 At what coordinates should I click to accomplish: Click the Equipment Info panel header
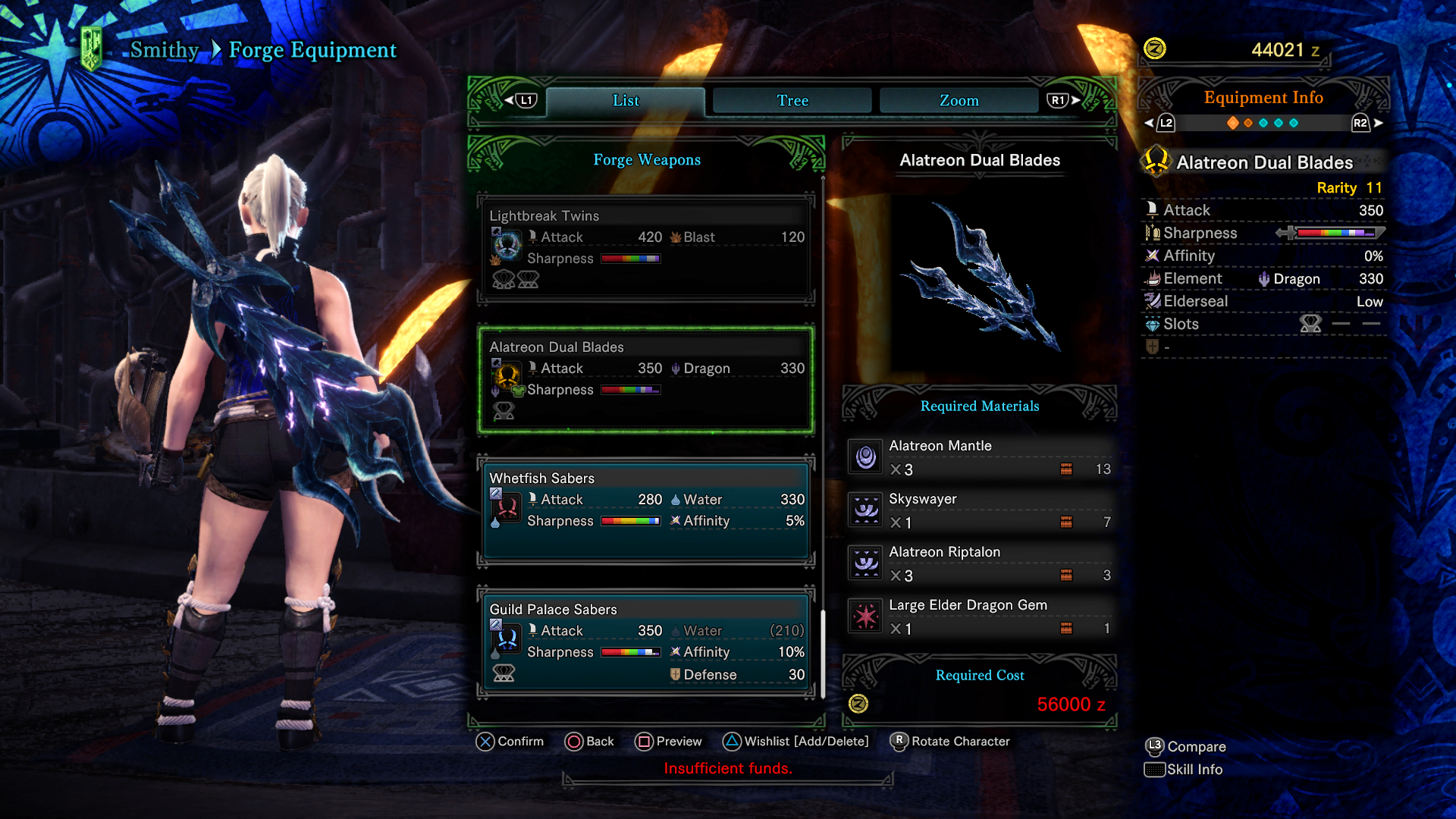[x=1263, y=98]
